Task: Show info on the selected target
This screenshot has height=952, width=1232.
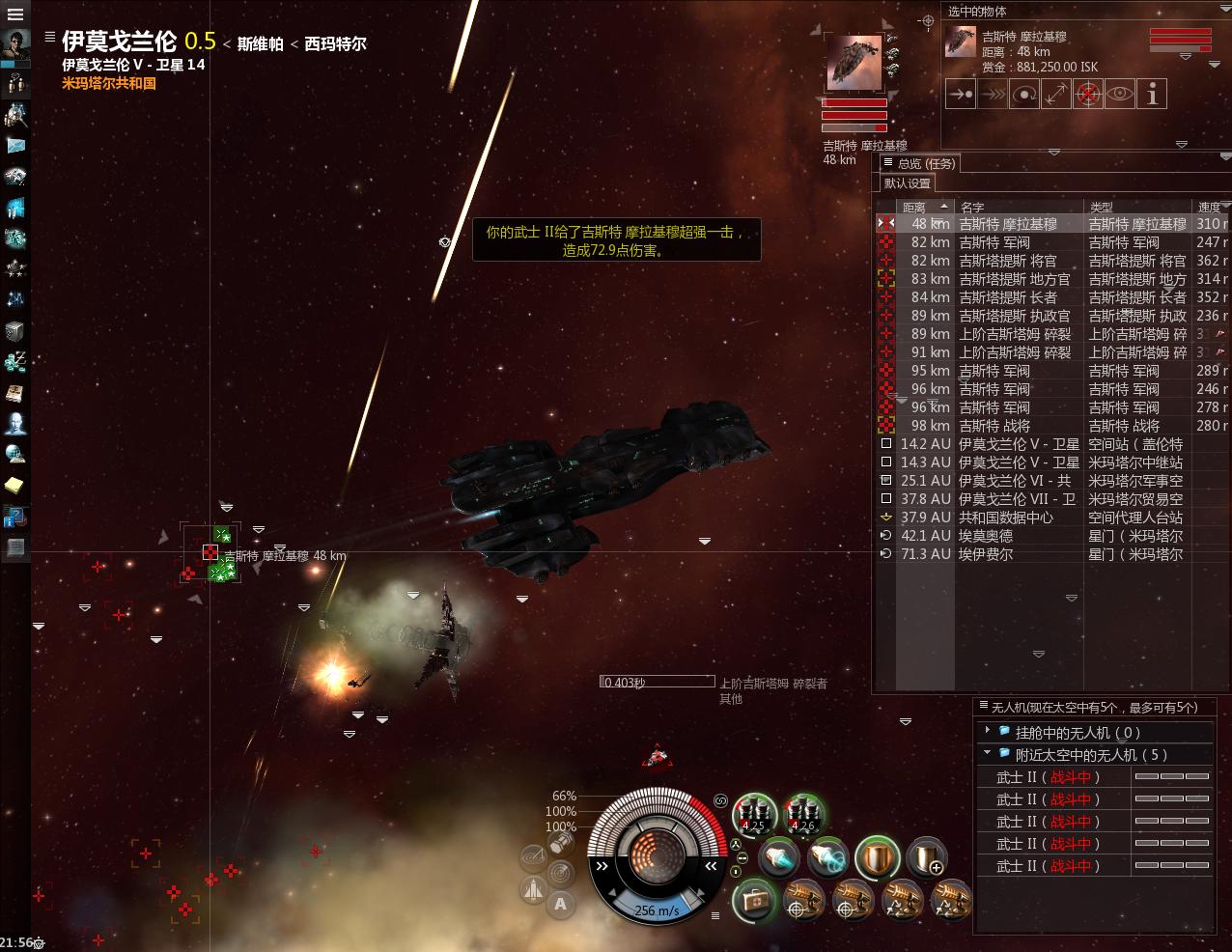Action: [x=1152, y=94]
